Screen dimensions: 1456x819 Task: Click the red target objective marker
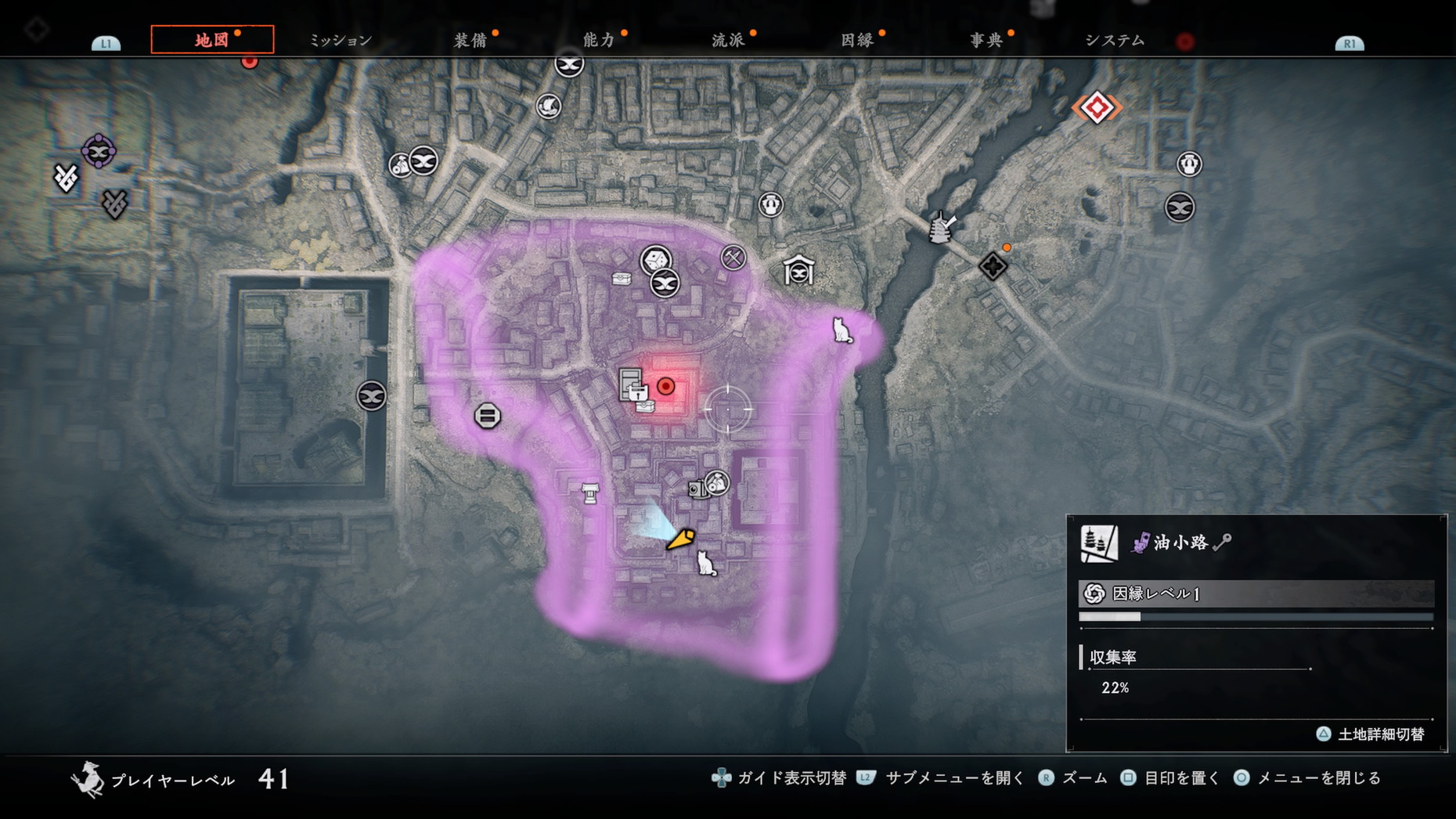click(665, 386)
